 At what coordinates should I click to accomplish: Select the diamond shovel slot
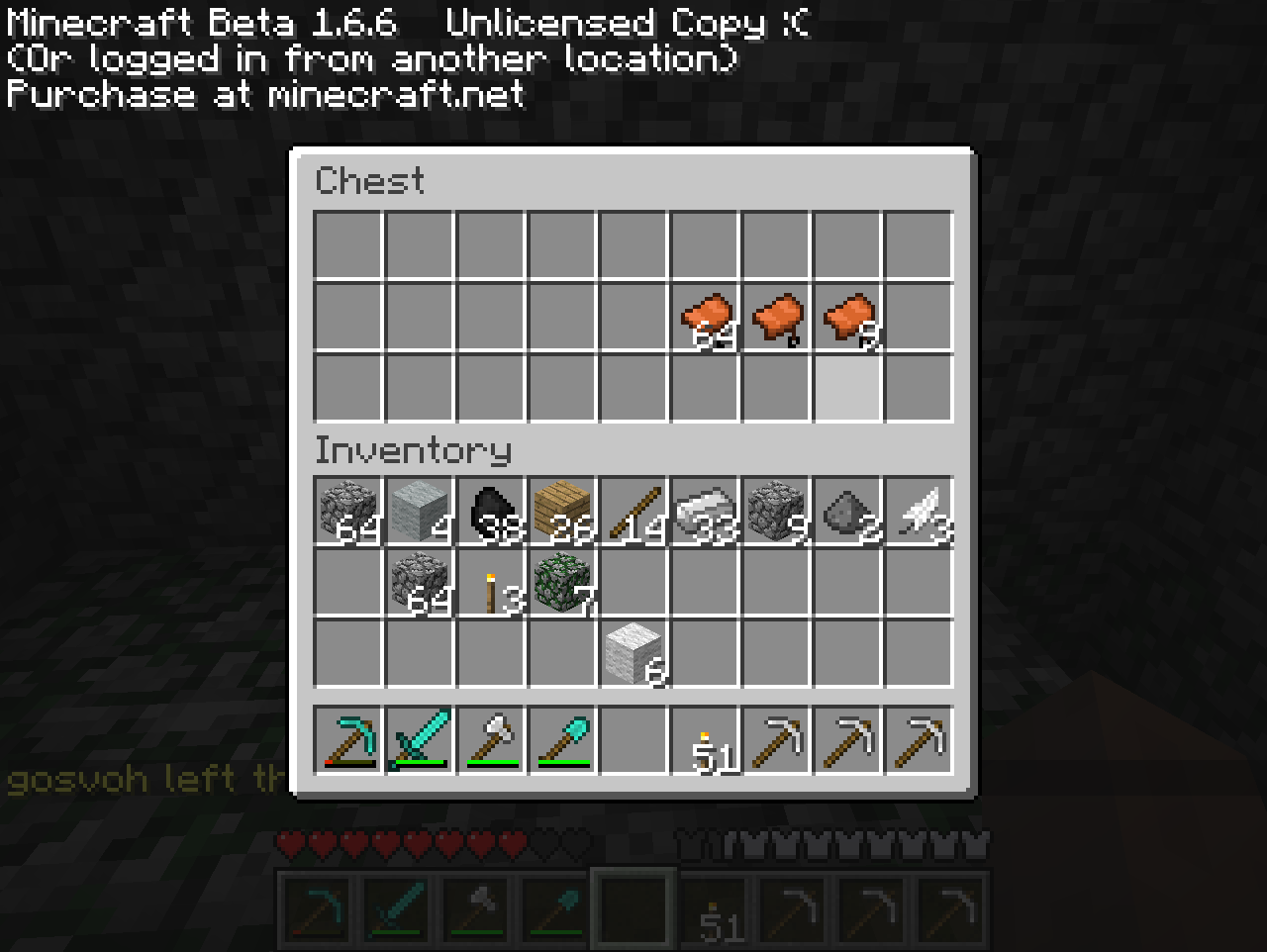pyautogui.click(x=562, y=739)
